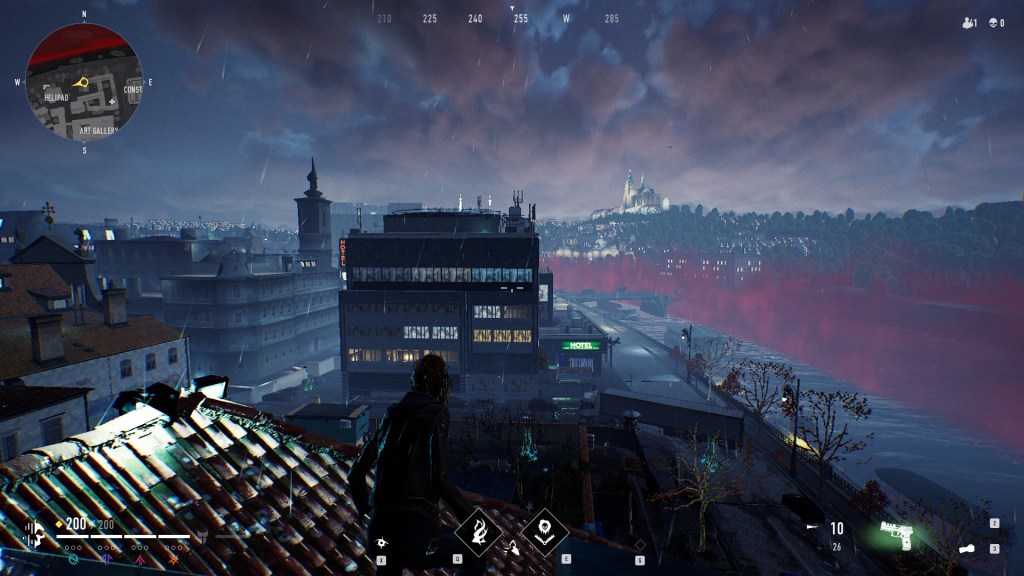Viewport: 1024px width, 576px height.
Task: Click the HELIPAD label on the minimap
Action: tap(56, 98)
